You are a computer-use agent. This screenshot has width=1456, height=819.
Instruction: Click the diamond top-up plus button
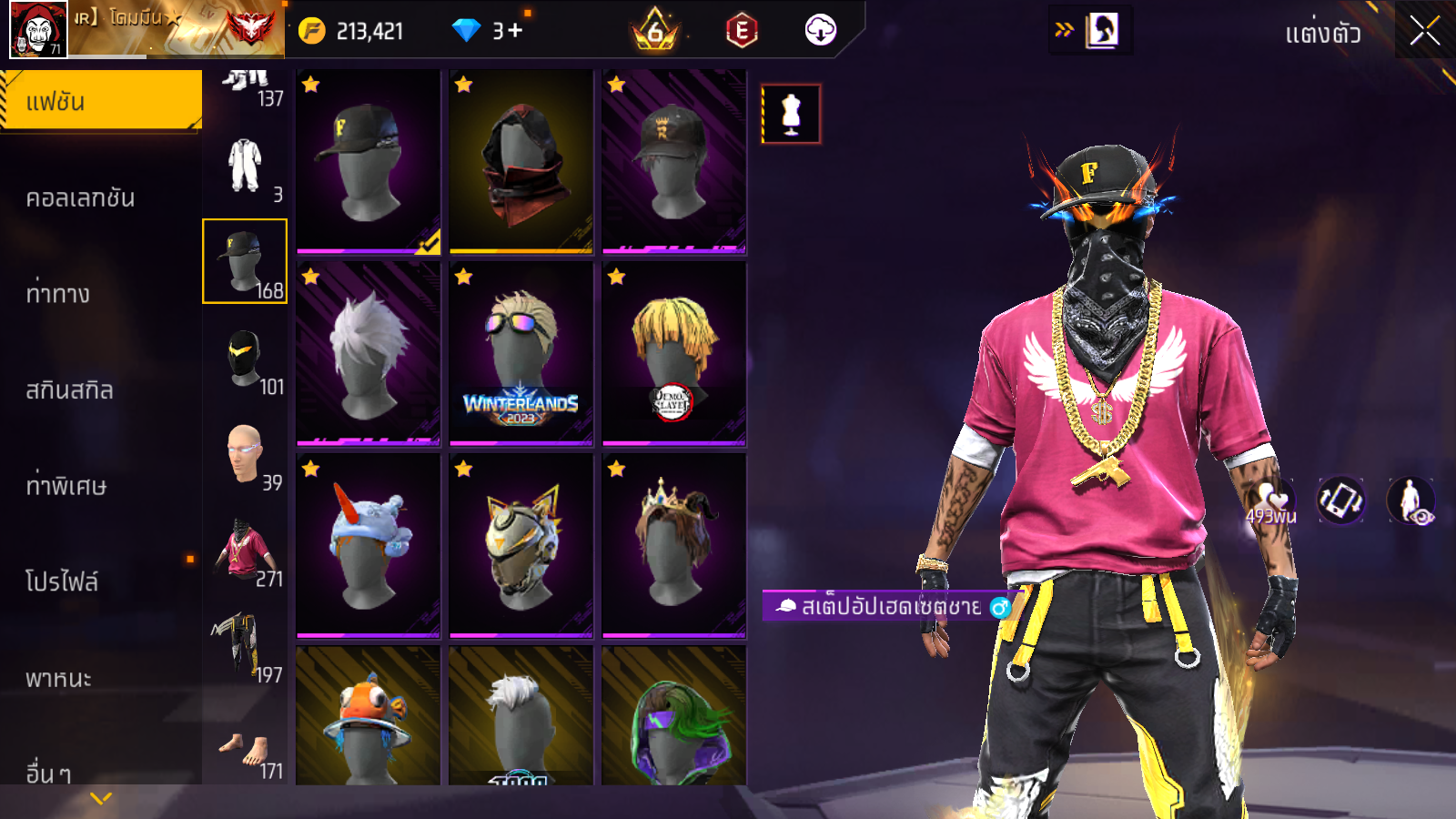515,31
